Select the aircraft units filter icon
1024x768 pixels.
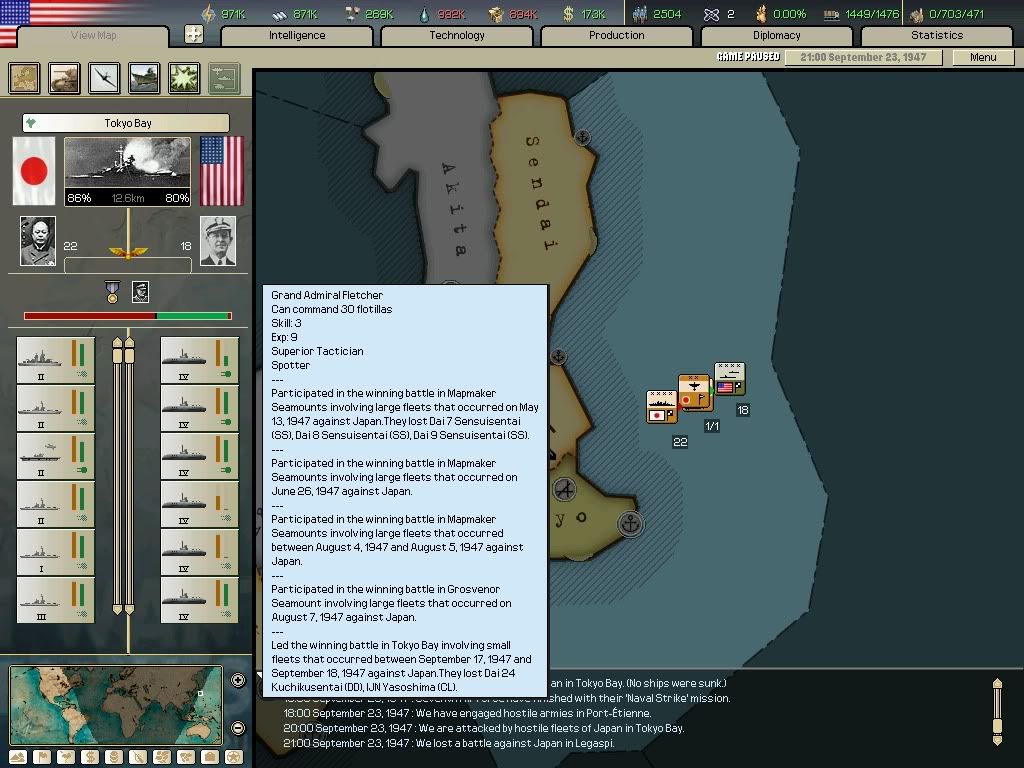104,78
